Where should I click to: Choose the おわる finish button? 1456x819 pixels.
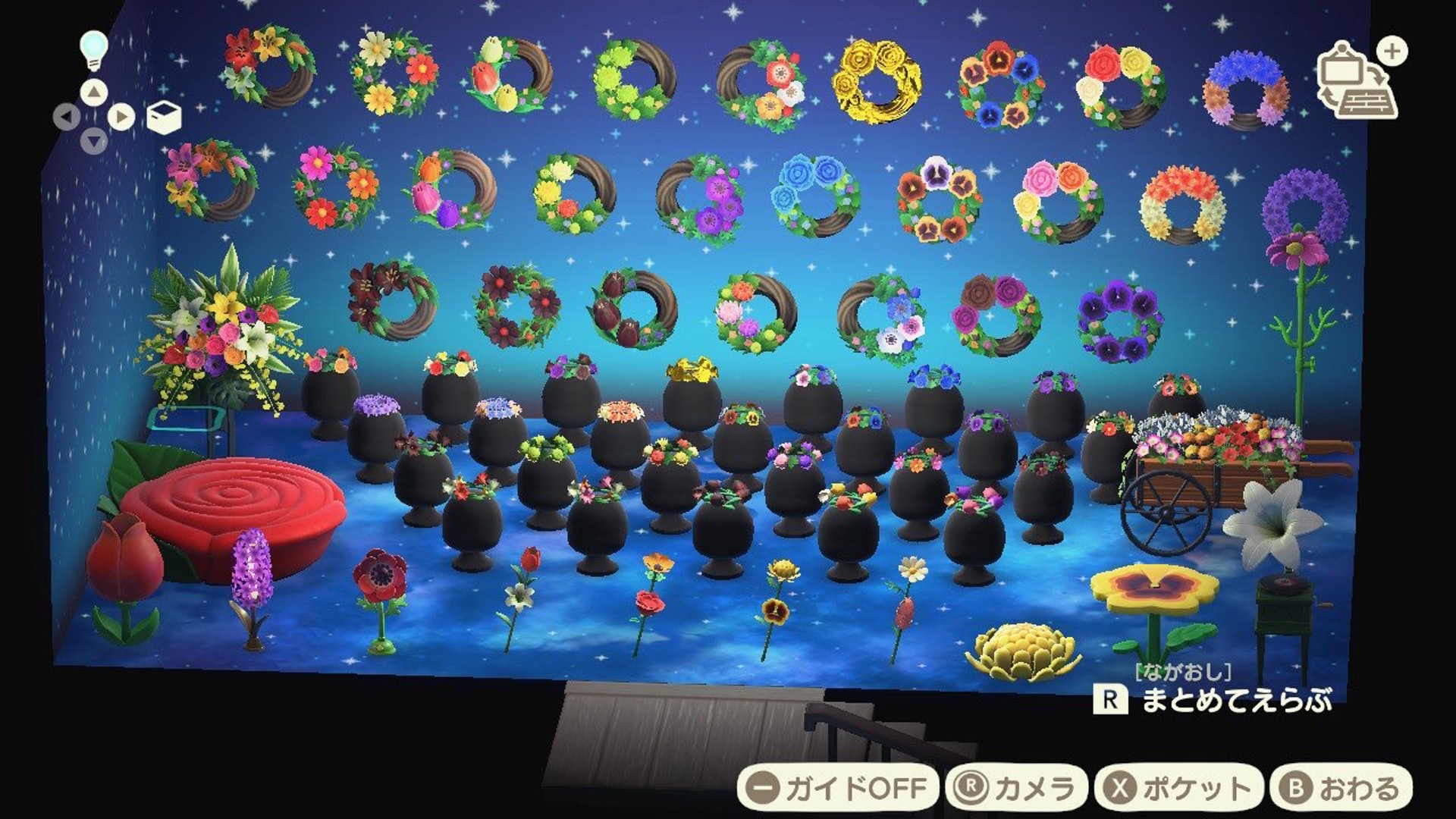point(1341,788)
